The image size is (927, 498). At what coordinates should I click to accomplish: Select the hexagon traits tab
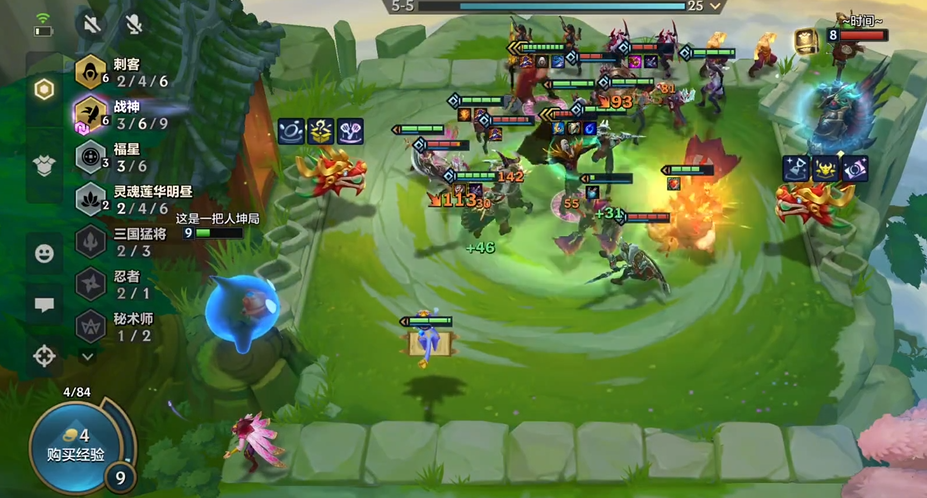44,89
